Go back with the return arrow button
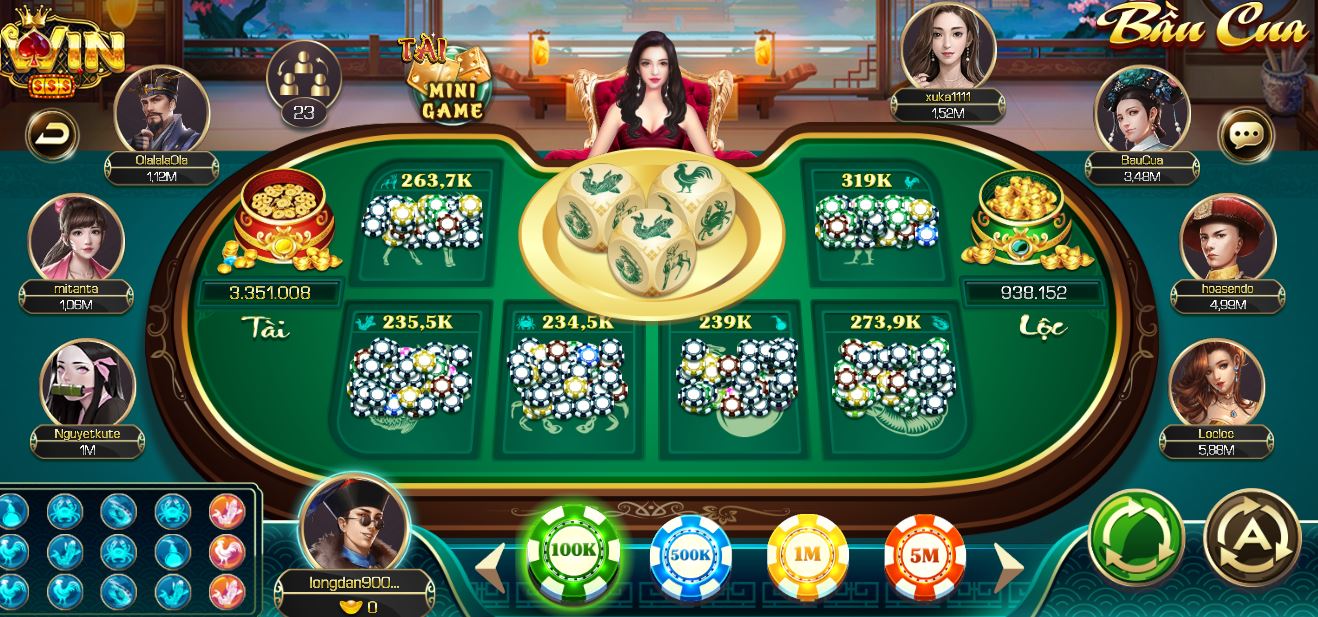This screenshot has width=1318, height=617. coord(50,135)
